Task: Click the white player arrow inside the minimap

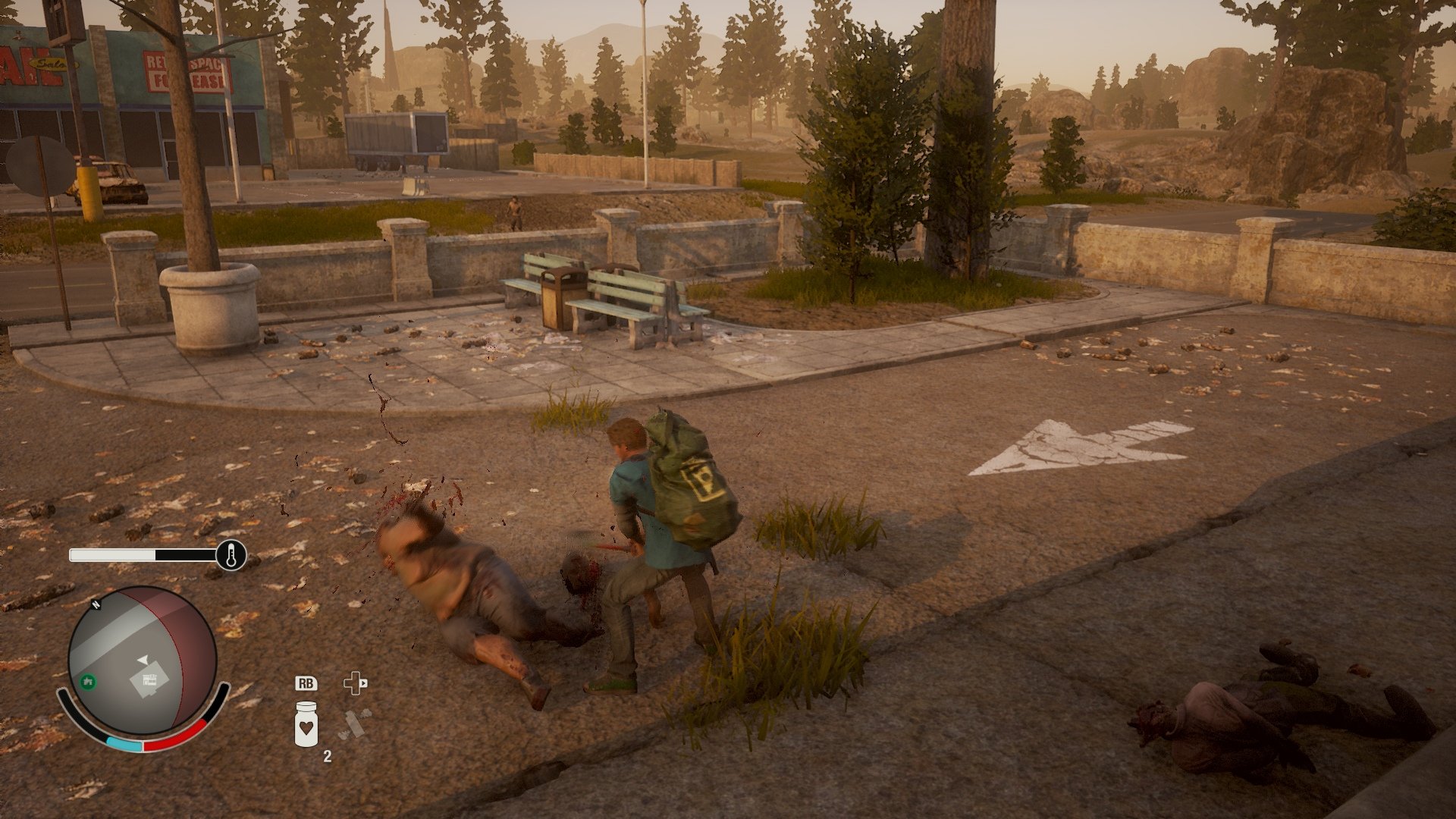Action: 144,659
